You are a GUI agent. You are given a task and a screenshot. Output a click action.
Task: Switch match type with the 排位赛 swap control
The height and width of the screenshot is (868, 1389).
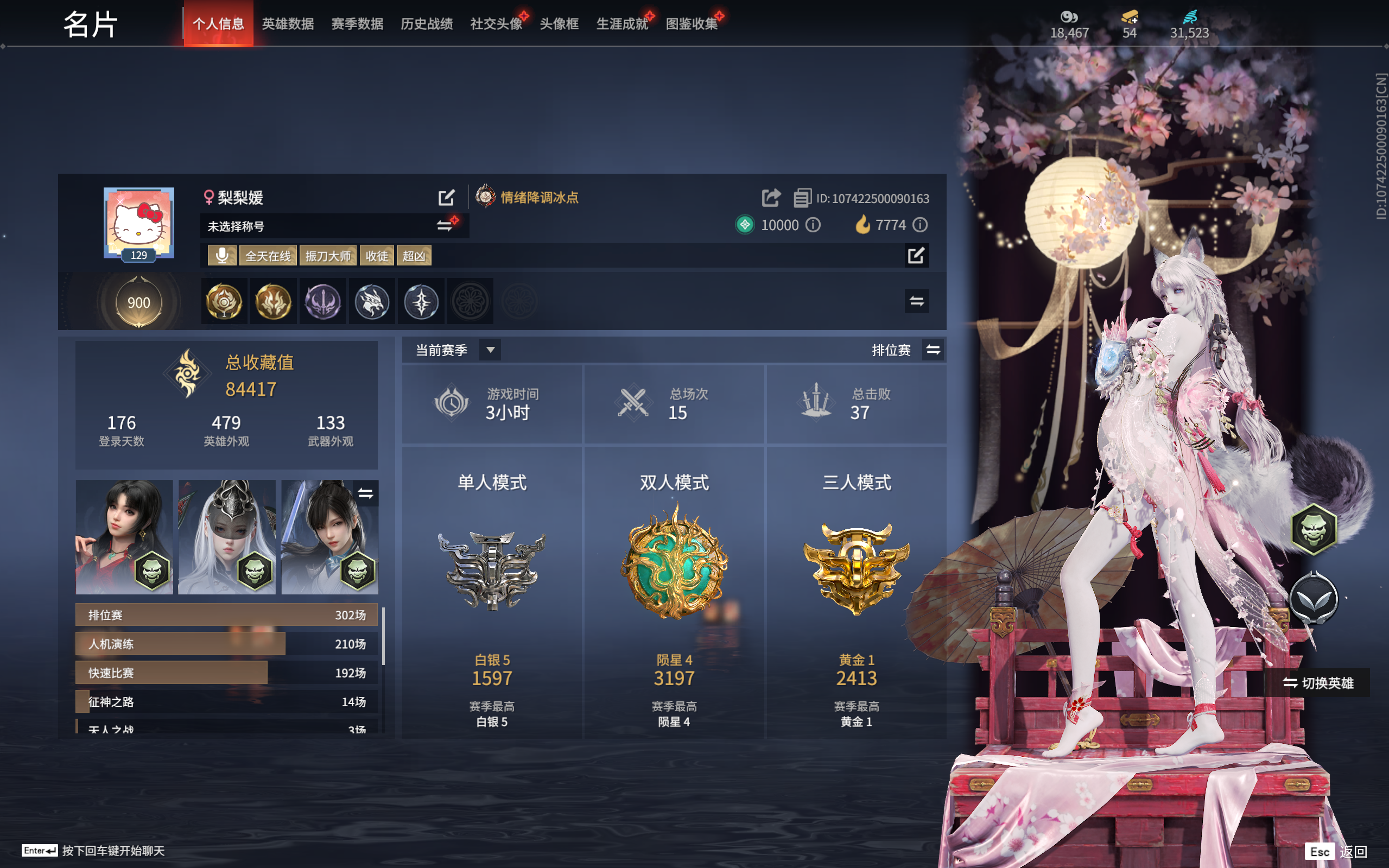933,350
